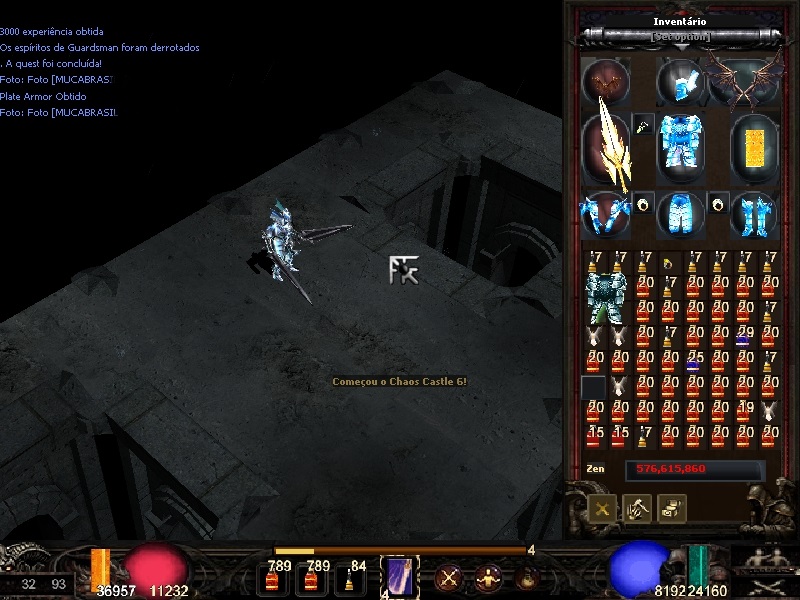Click the equipped pendant slot
The width and height of the screenshot is (800, 600).
pyautogui.click(x=643, y=125)
